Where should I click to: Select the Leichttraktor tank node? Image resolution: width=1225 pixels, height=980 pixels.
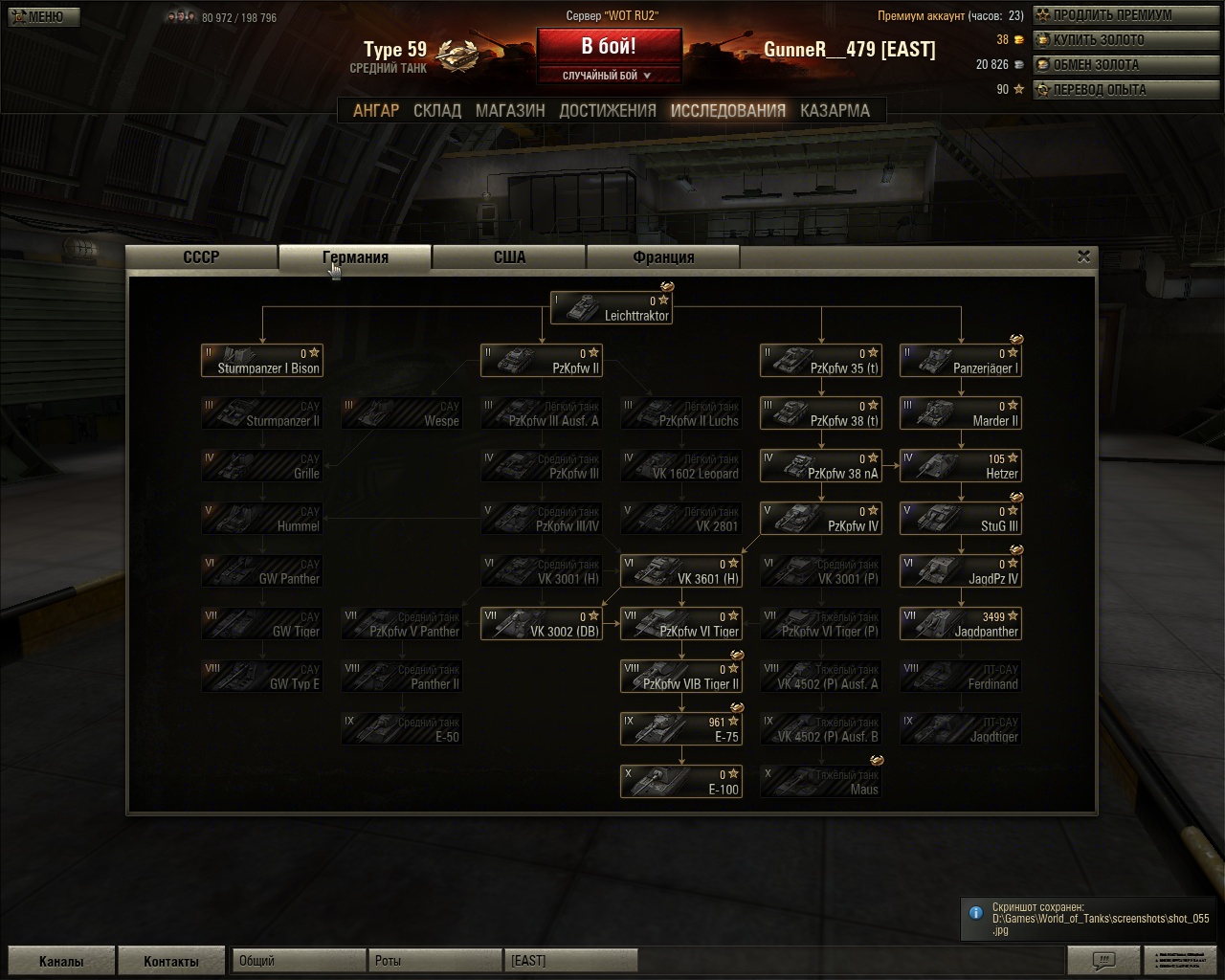[x=612, y=308]
